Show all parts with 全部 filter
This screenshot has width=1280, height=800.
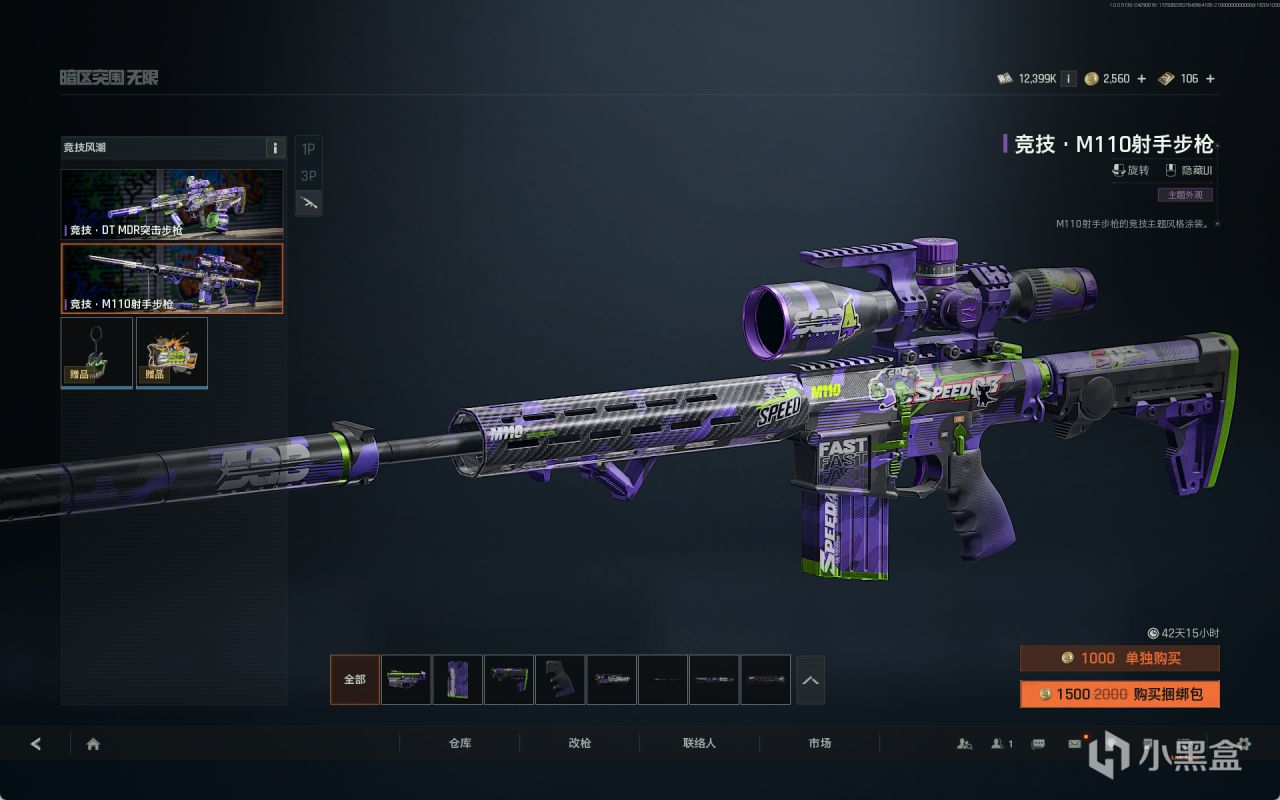(355, 680)
